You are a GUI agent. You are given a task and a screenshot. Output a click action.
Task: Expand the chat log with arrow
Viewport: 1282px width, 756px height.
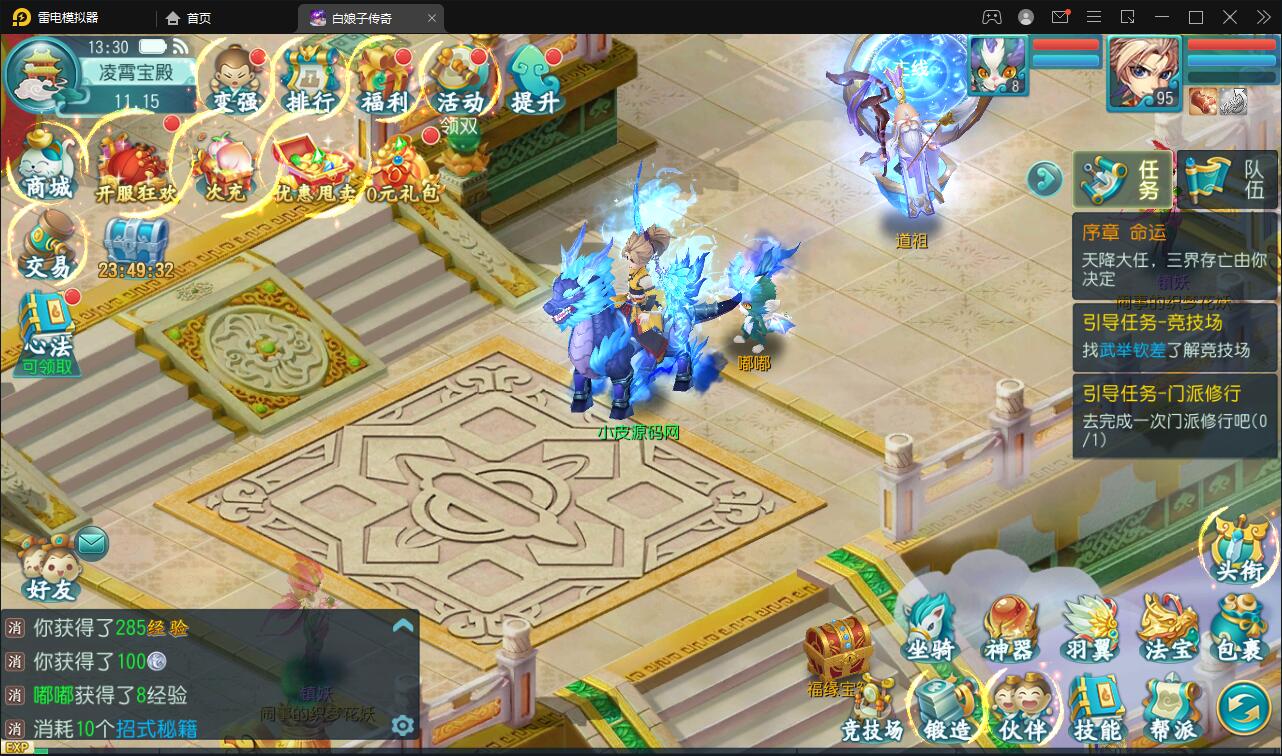tap(403, 626)
